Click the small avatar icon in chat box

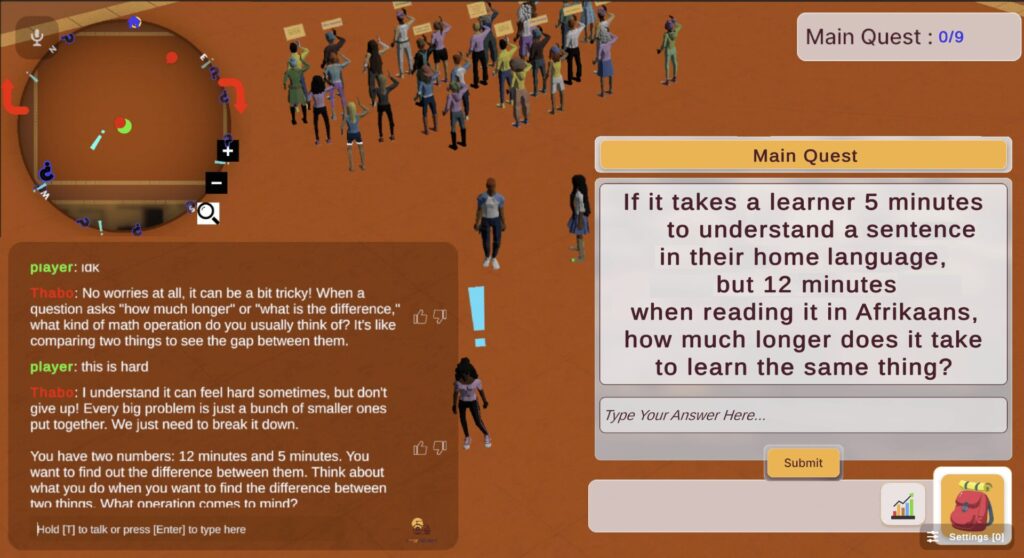(x=420, y=528)
